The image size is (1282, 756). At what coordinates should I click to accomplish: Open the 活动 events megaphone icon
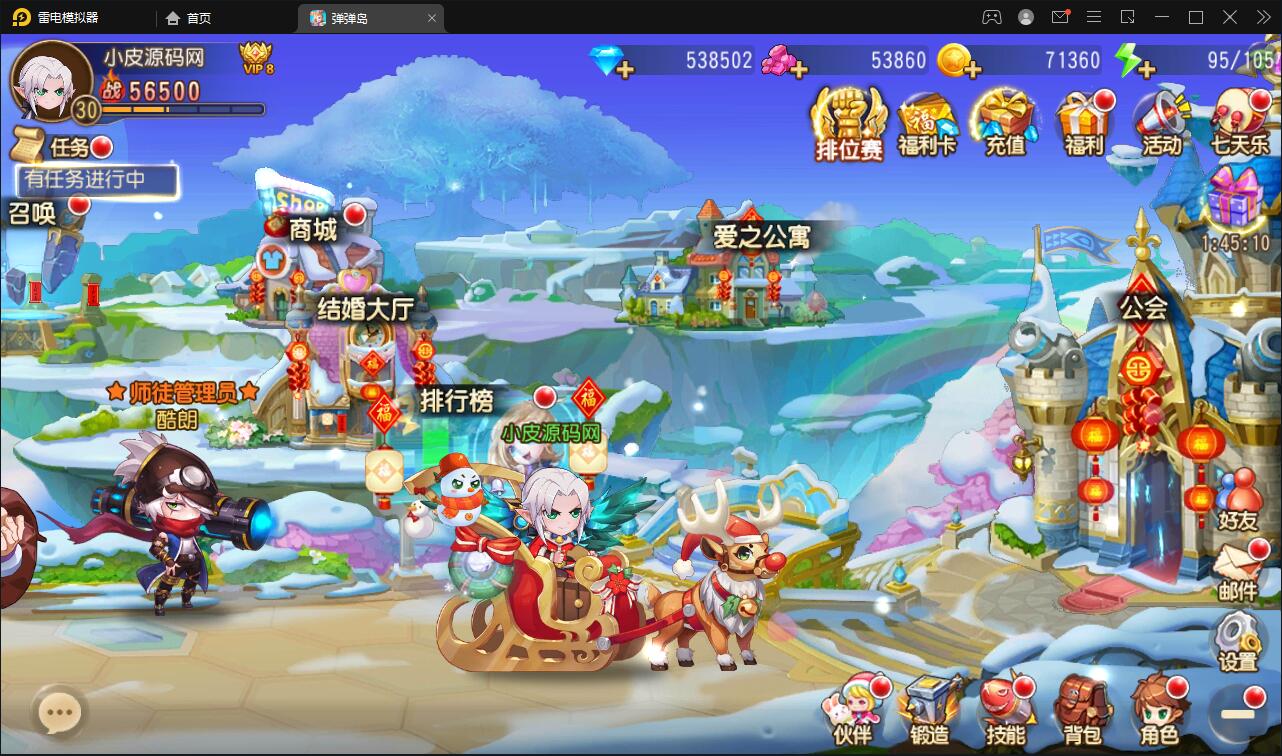pyautogui.click(x=1161, y=120)
